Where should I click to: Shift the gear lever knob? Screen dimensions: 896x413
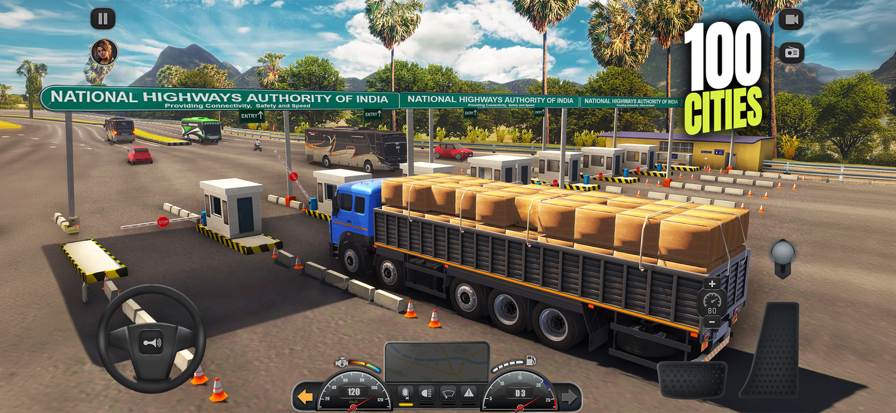coord(782,254)
